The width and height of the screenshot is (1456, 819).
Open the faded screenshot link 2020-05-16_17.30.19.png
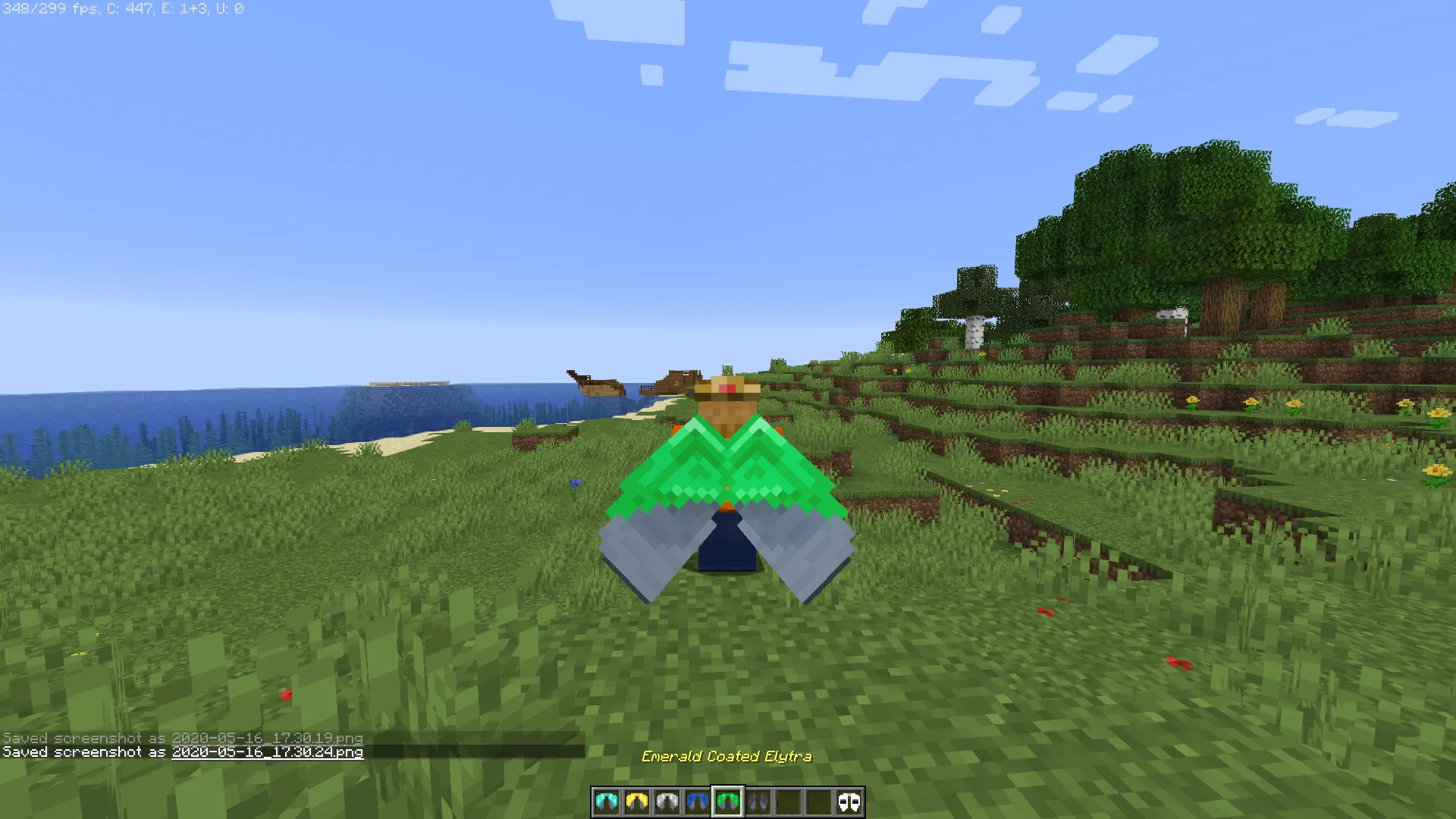click(267, 737)
